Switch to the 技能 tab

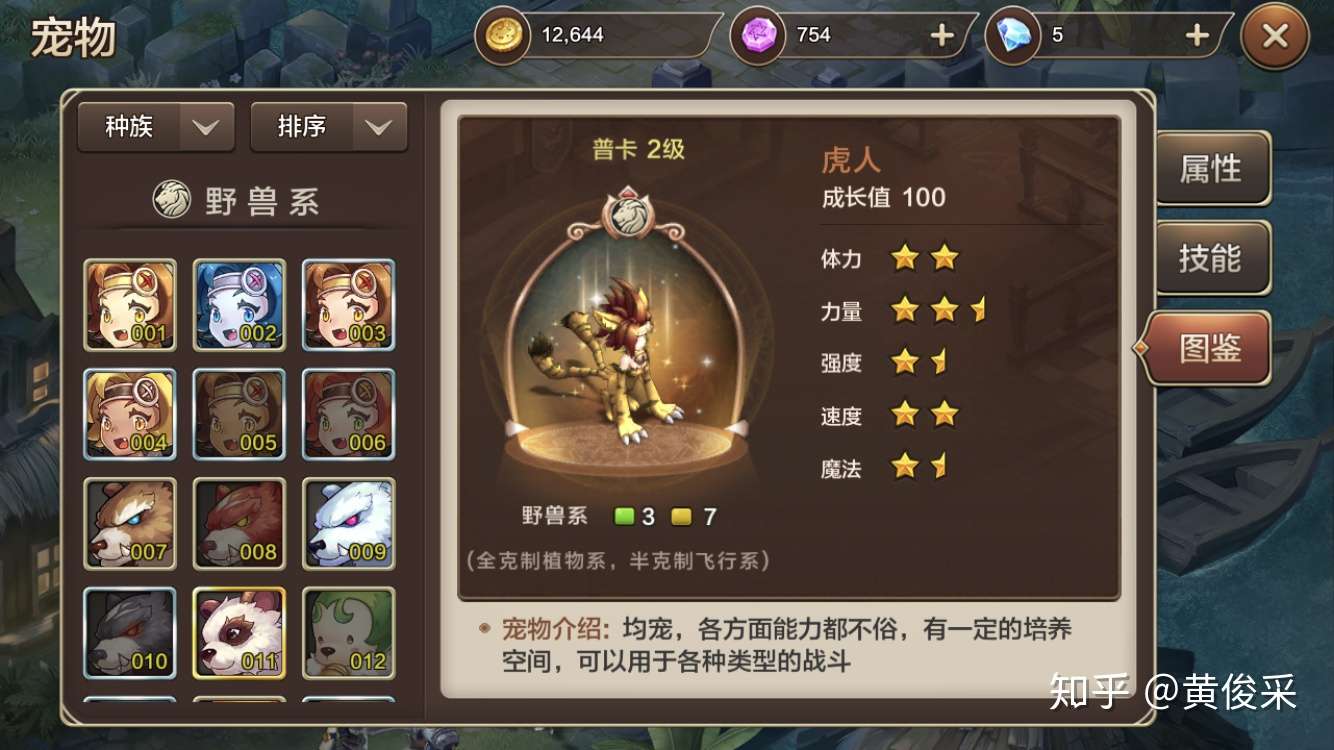point(1213,259)
